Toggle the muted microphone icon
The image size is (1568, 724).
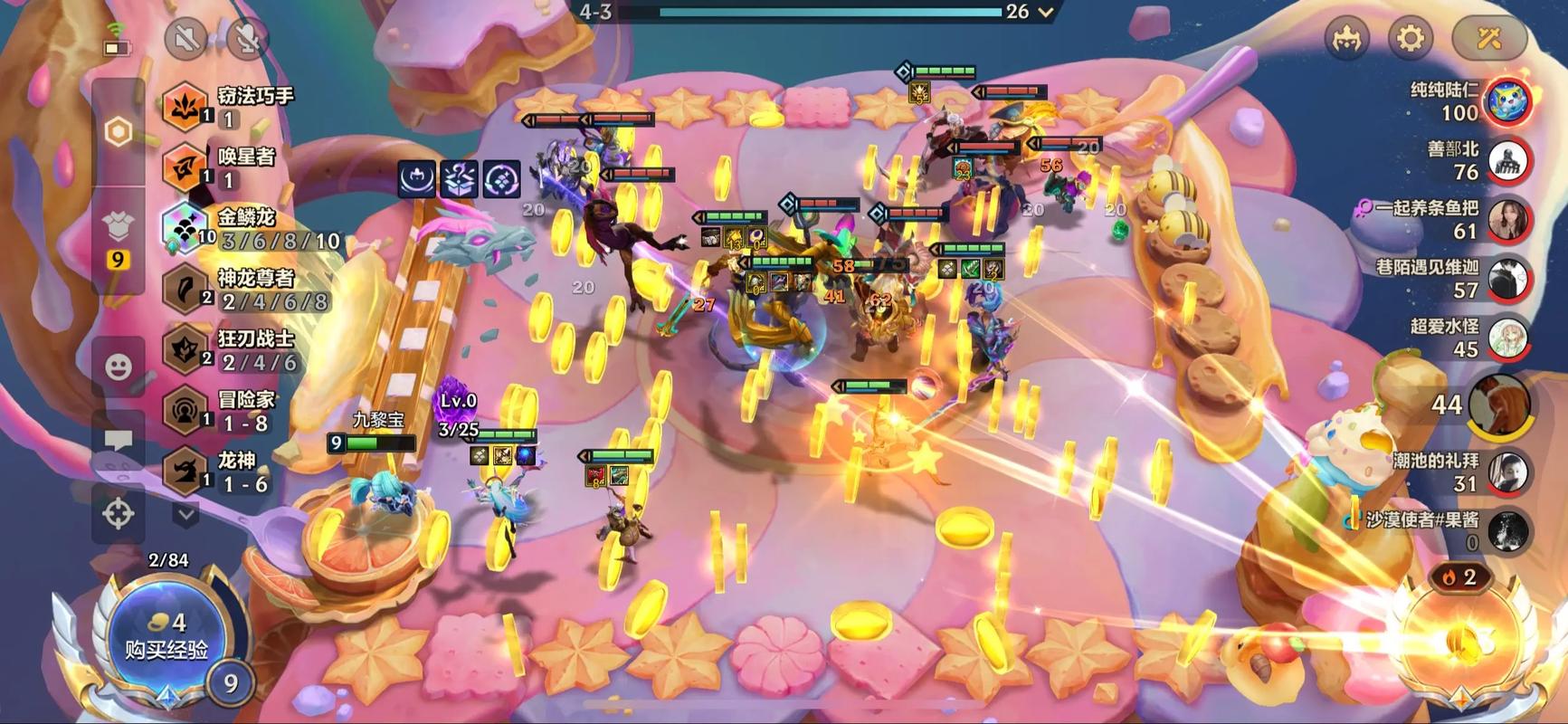click(x=247, y=38)
